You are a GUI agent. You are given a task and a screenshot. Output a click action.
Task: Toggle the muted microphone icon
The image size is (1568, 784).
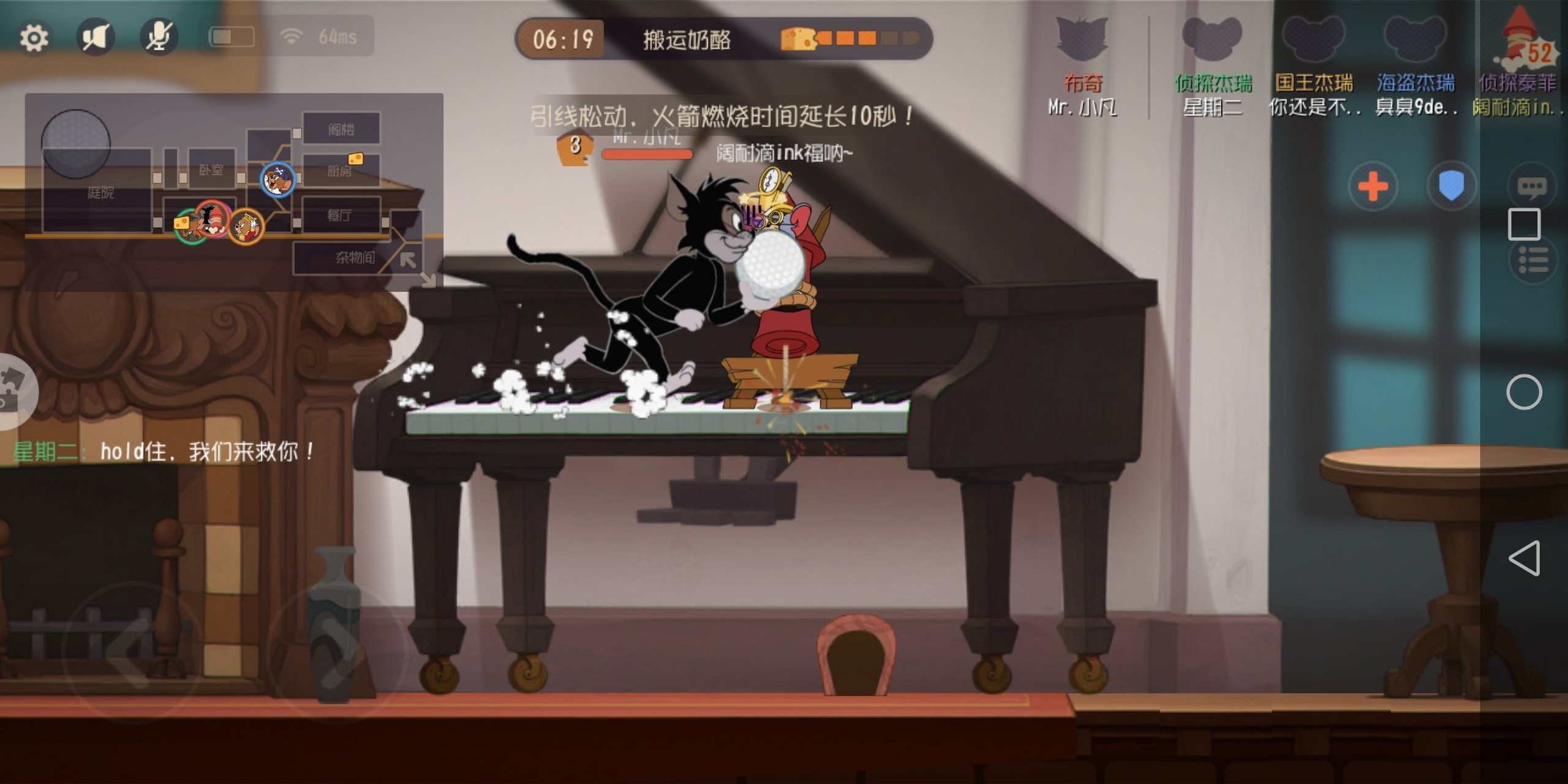(x=159, y=37)
